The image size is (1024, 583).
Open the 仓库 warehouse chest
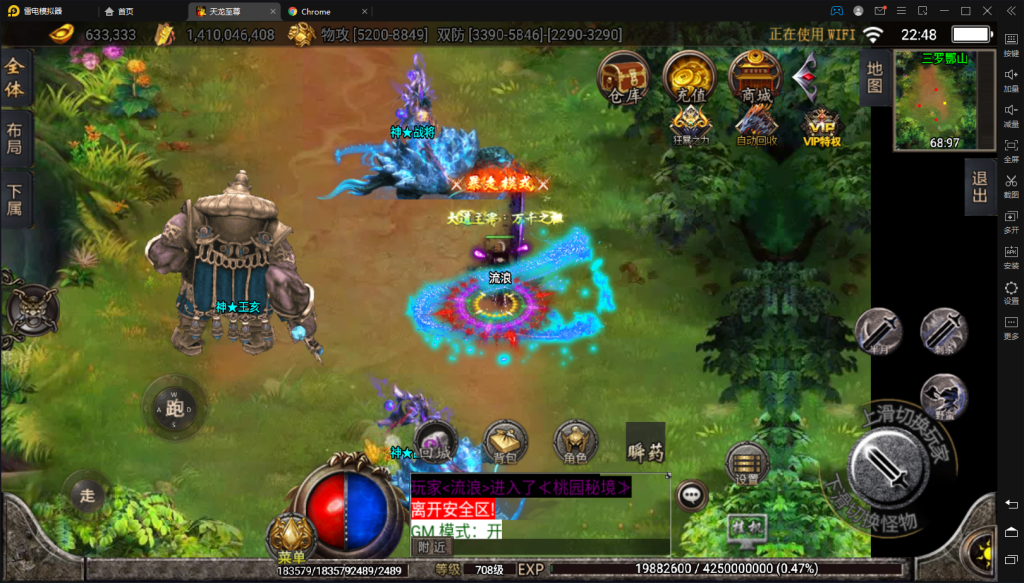click(623, 77)
